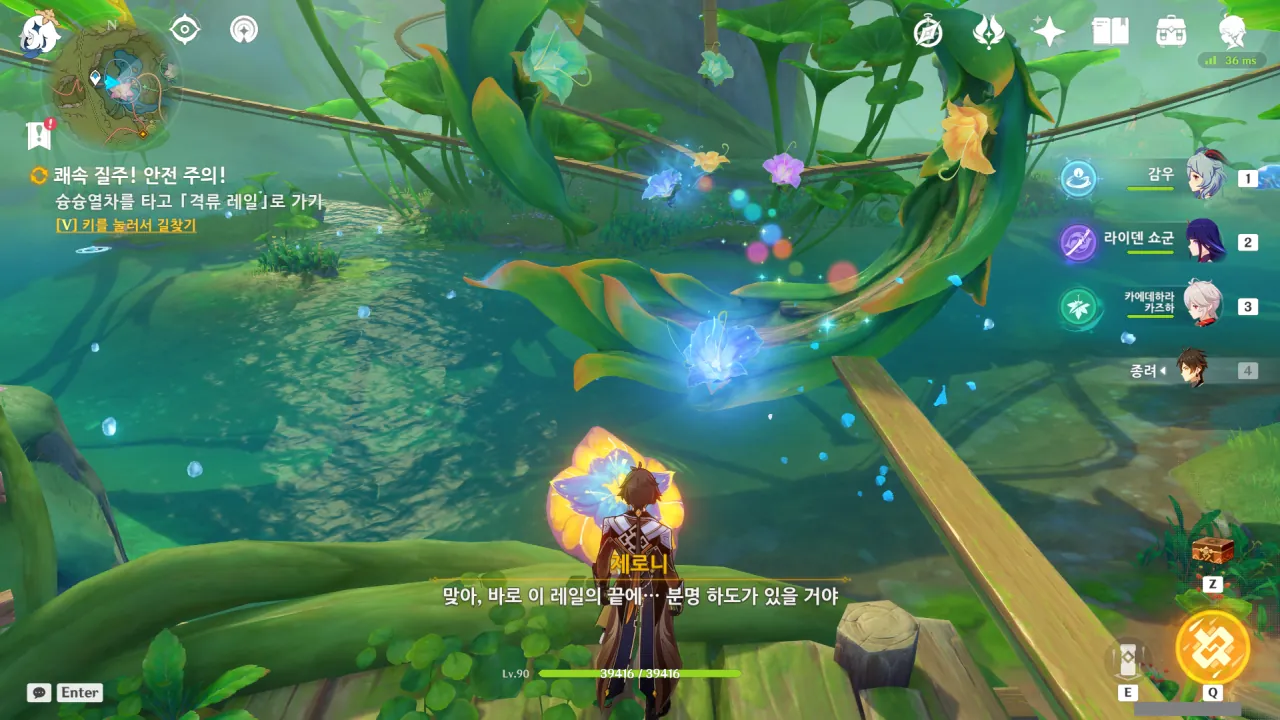Switch to party member 라이덴 쇼군

1204,241
